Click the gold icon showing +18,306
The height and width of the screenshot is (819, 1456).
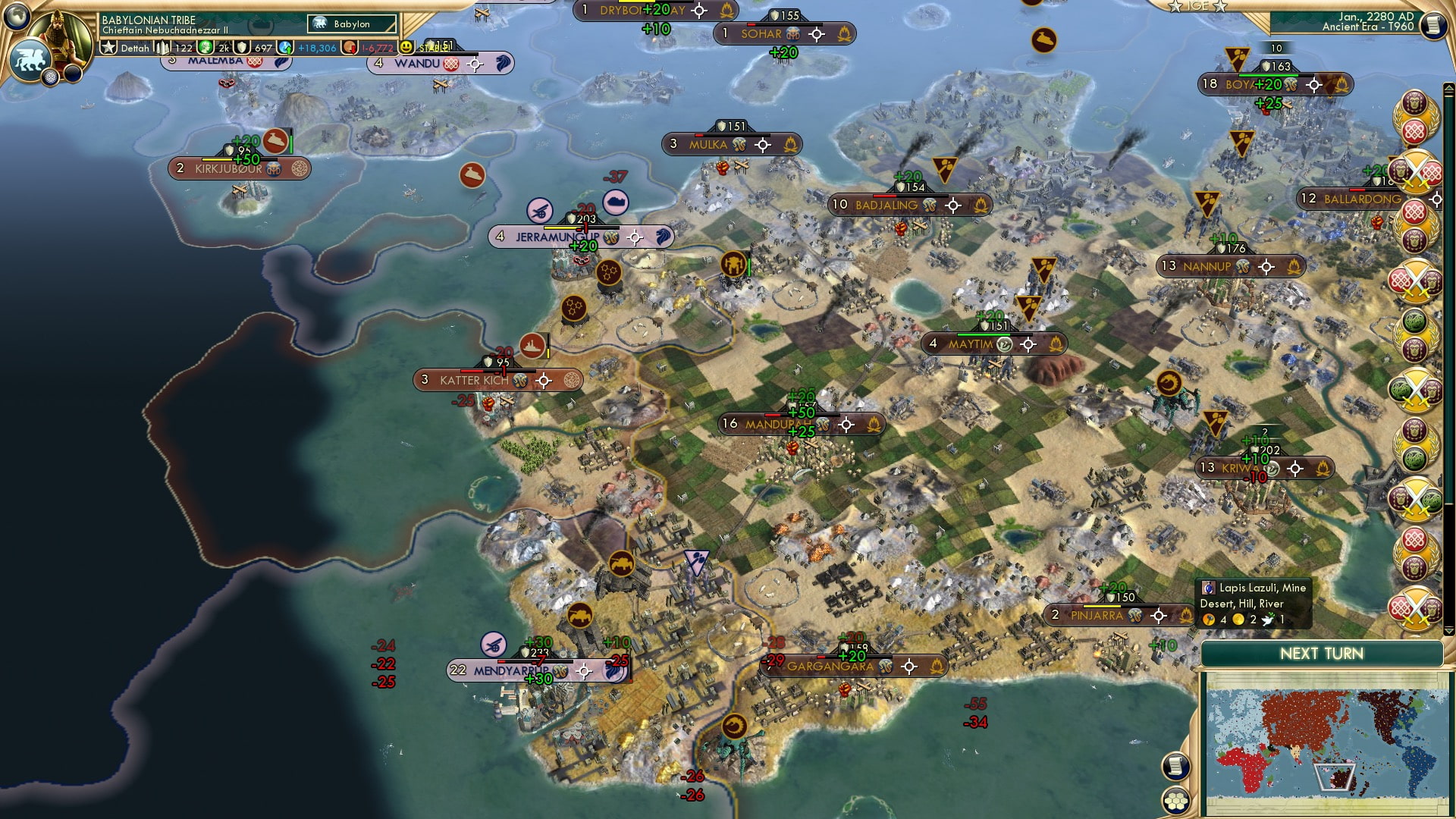284,48
